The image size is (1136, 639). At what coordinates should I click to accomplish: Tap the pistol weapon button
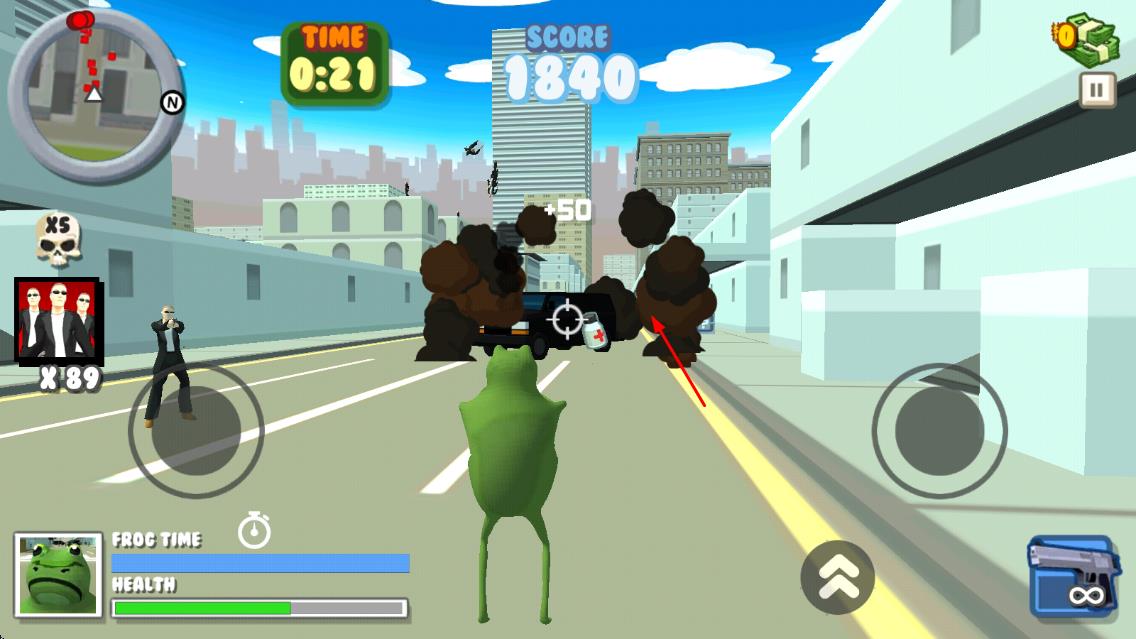(1073, 576)
